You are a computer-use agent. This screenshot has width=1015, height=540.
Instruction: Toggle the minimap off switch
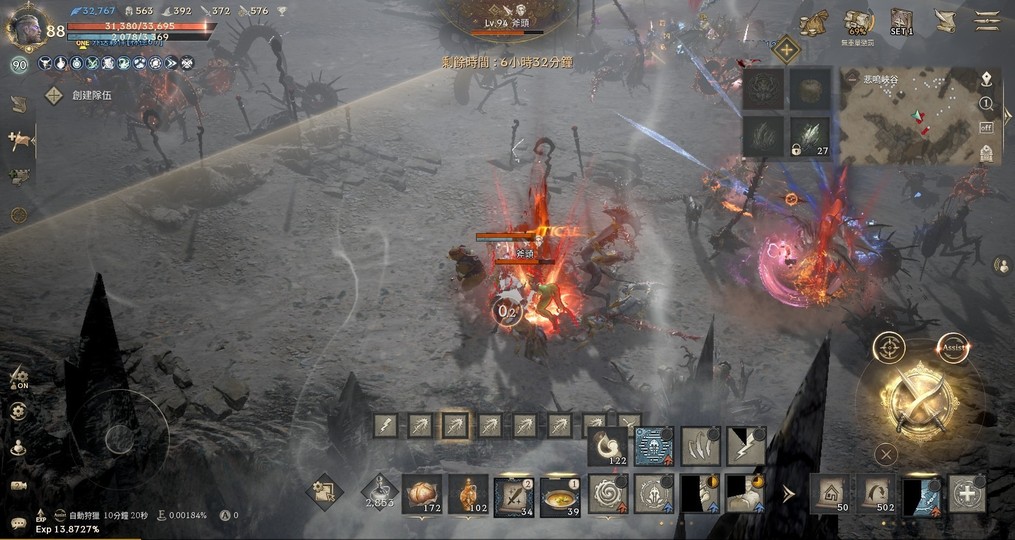pyautogui.click(x=986, y=127)
